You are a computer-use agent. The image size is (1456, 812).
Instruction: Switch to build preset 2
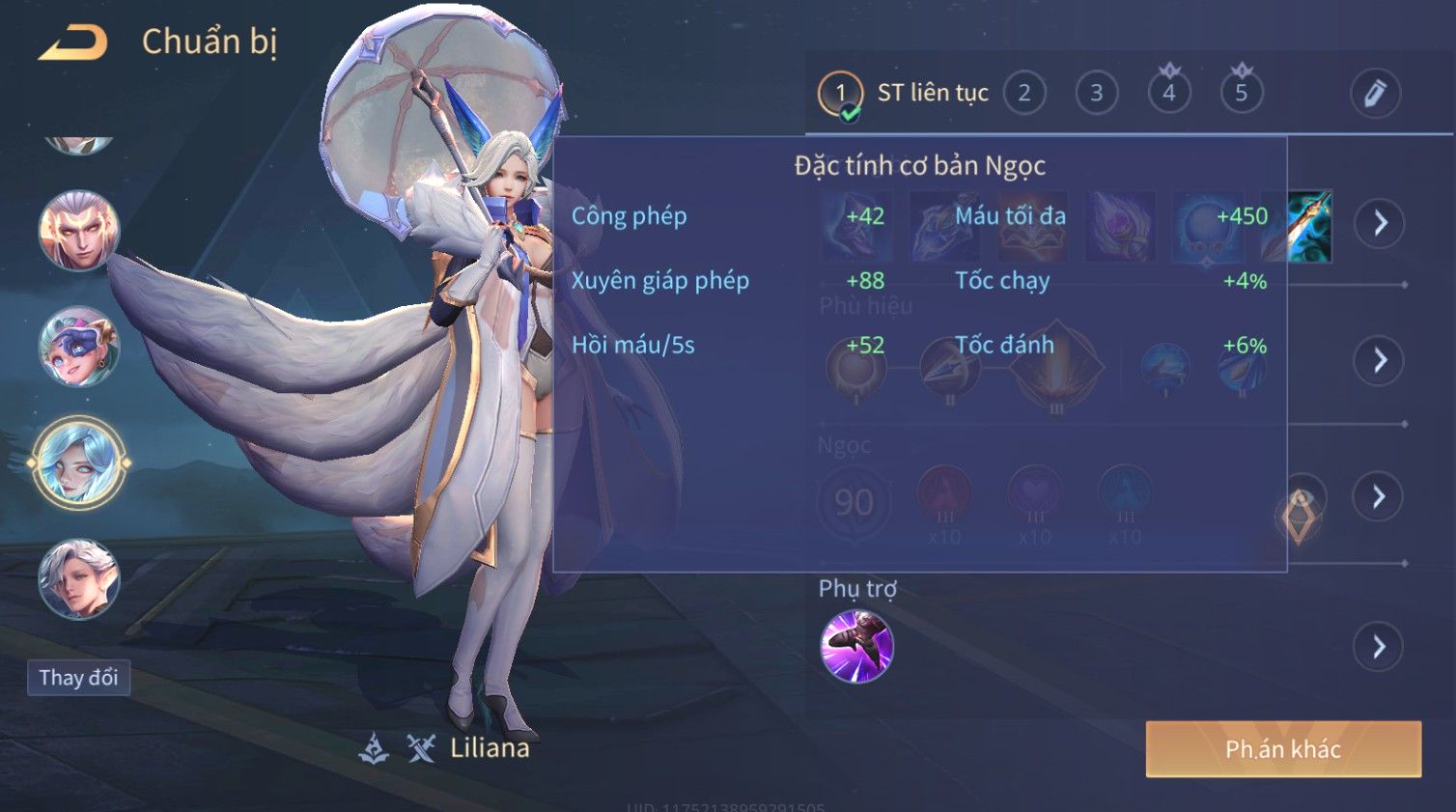coord(1023,94)
